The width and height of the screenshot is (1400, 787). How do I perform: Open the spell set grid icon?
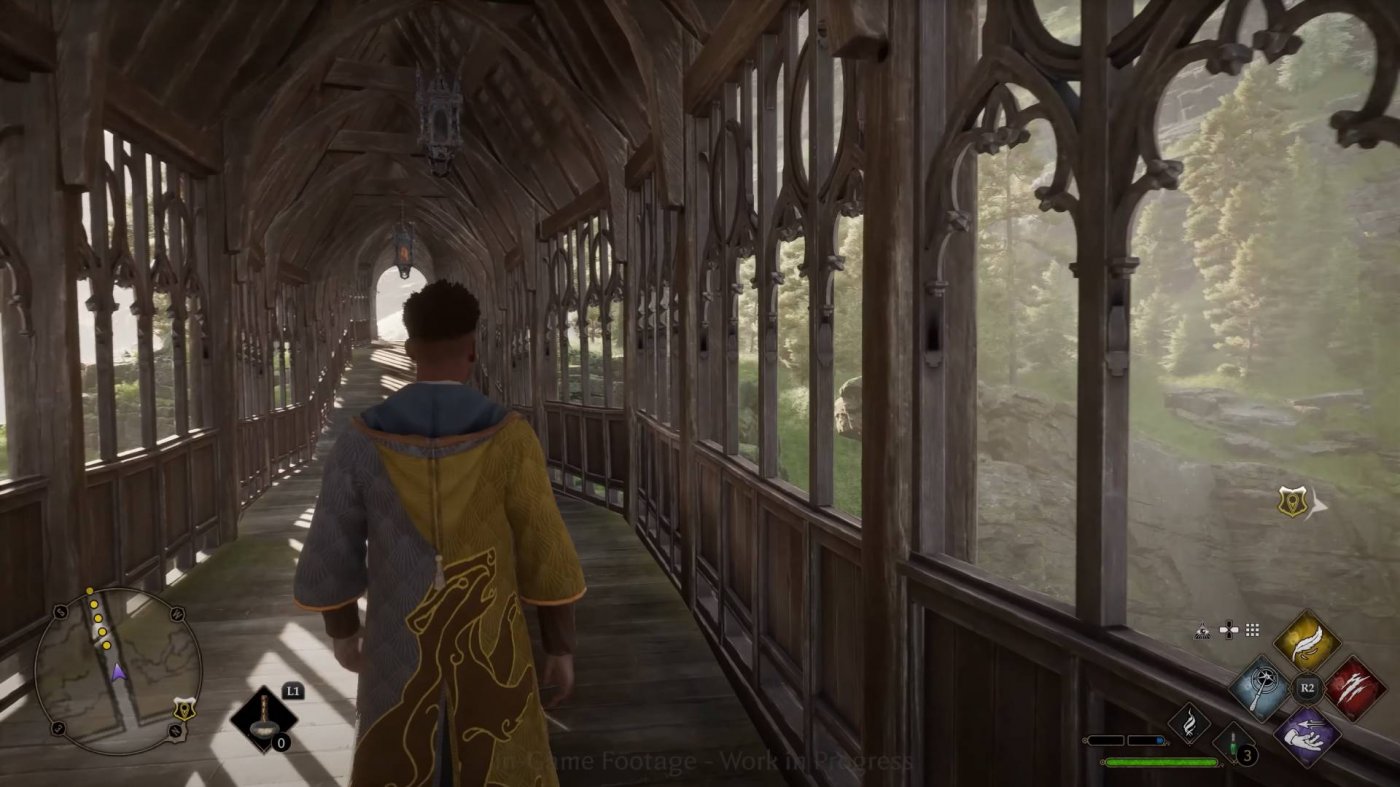(x=1253, y=631)
